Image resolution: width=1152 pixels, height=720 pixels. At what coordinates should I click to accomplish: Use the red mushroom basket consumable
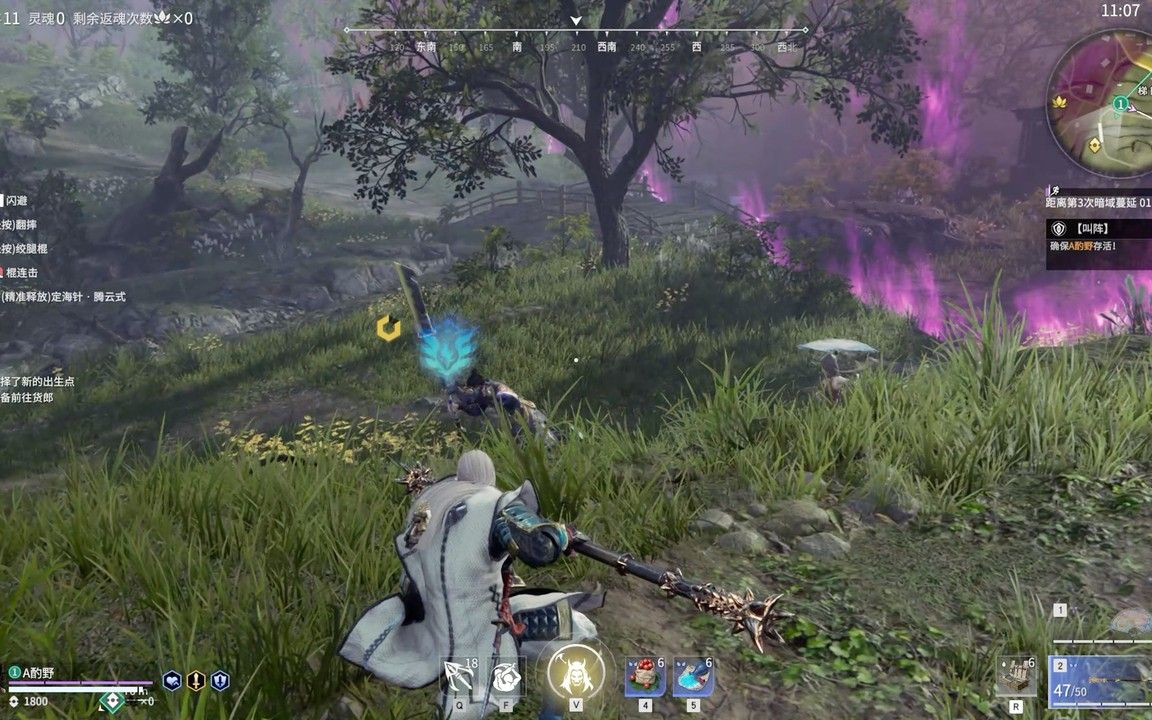click(x=645, y=676)
